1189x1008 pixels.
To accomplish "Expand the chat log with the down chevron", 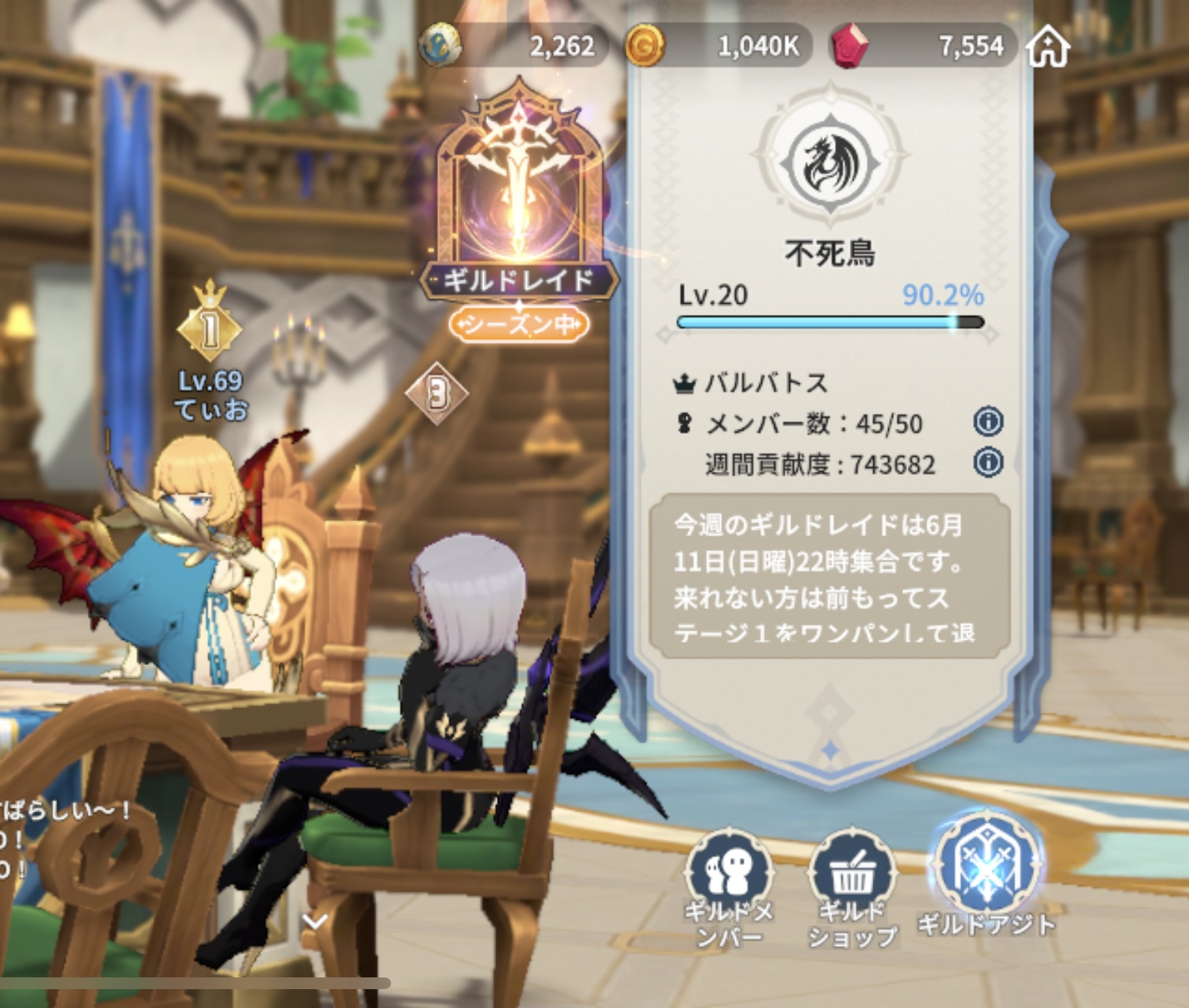I will point(315,922).
